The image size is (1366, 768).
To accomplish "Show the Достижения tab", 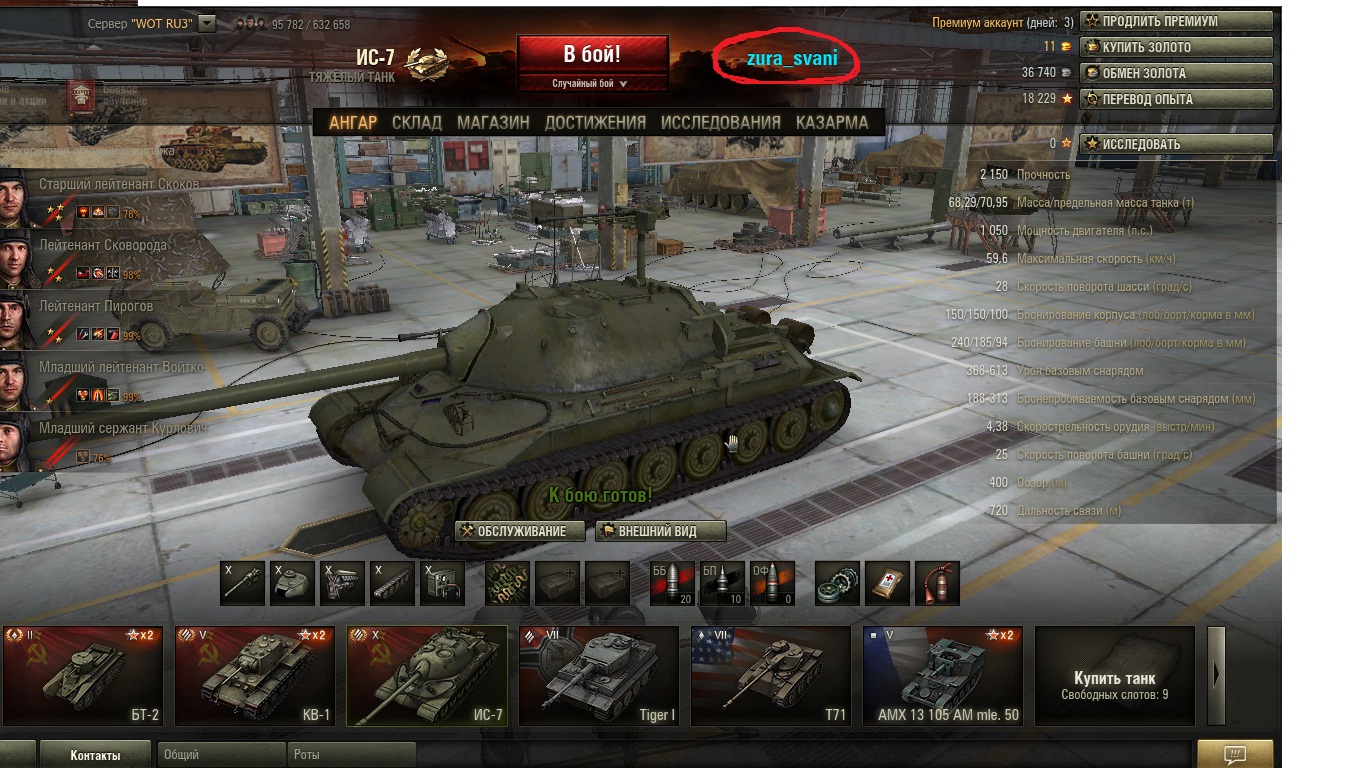I will [x=595, y=122].
